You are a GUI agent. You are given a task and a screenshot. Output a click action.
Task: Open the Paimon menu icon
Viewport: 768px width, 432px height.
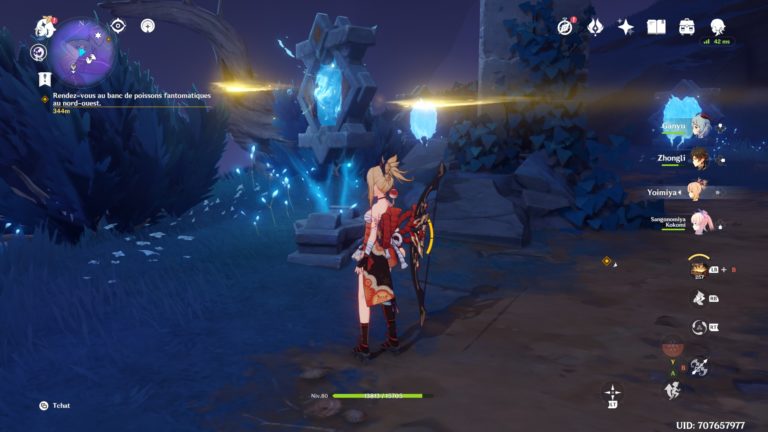tap(43, 27)
